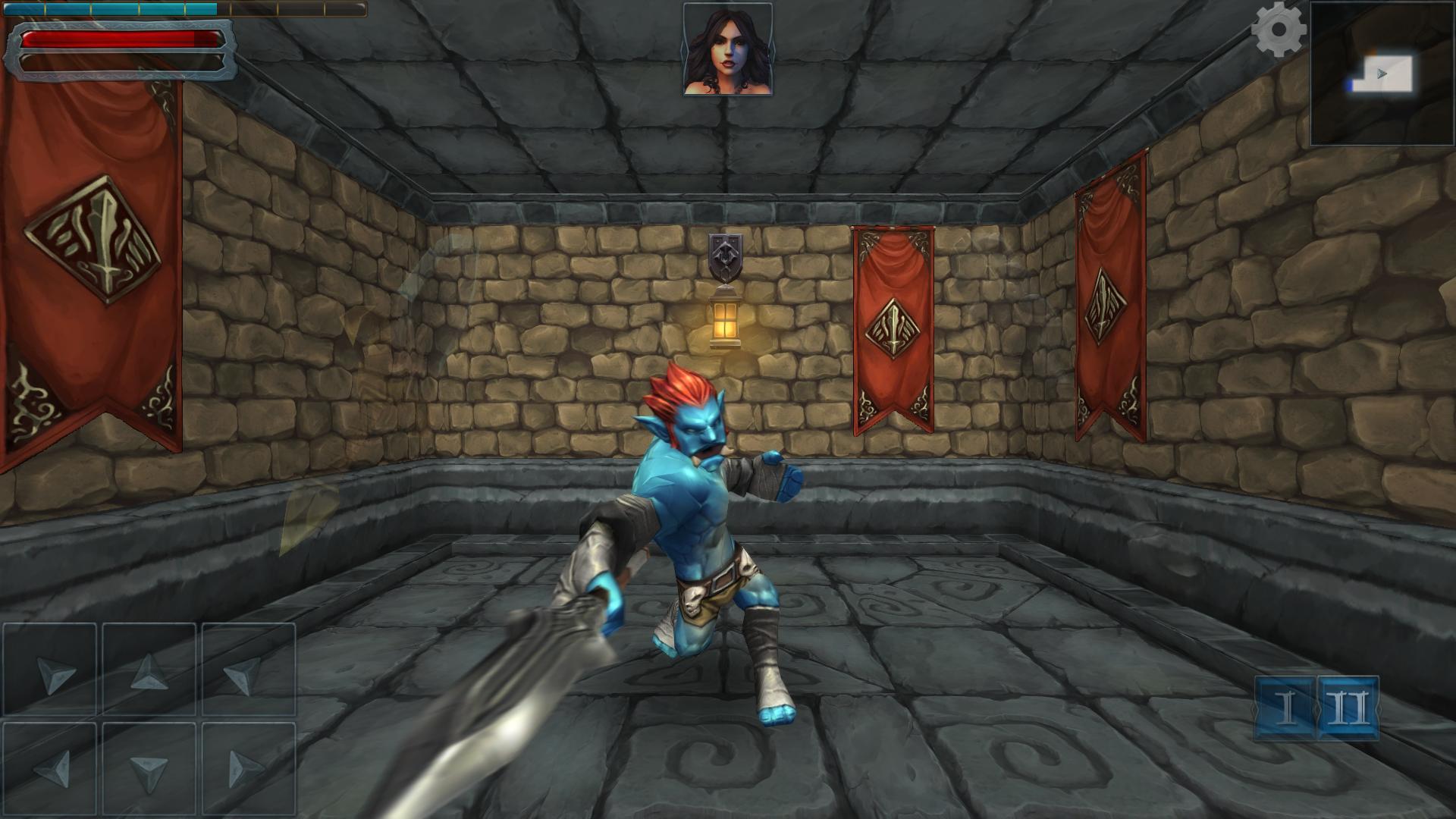Image resolution: width=1456 pixels, height=819 pixels.
Task: Tap the red health bar
Action: click(118, 39)
